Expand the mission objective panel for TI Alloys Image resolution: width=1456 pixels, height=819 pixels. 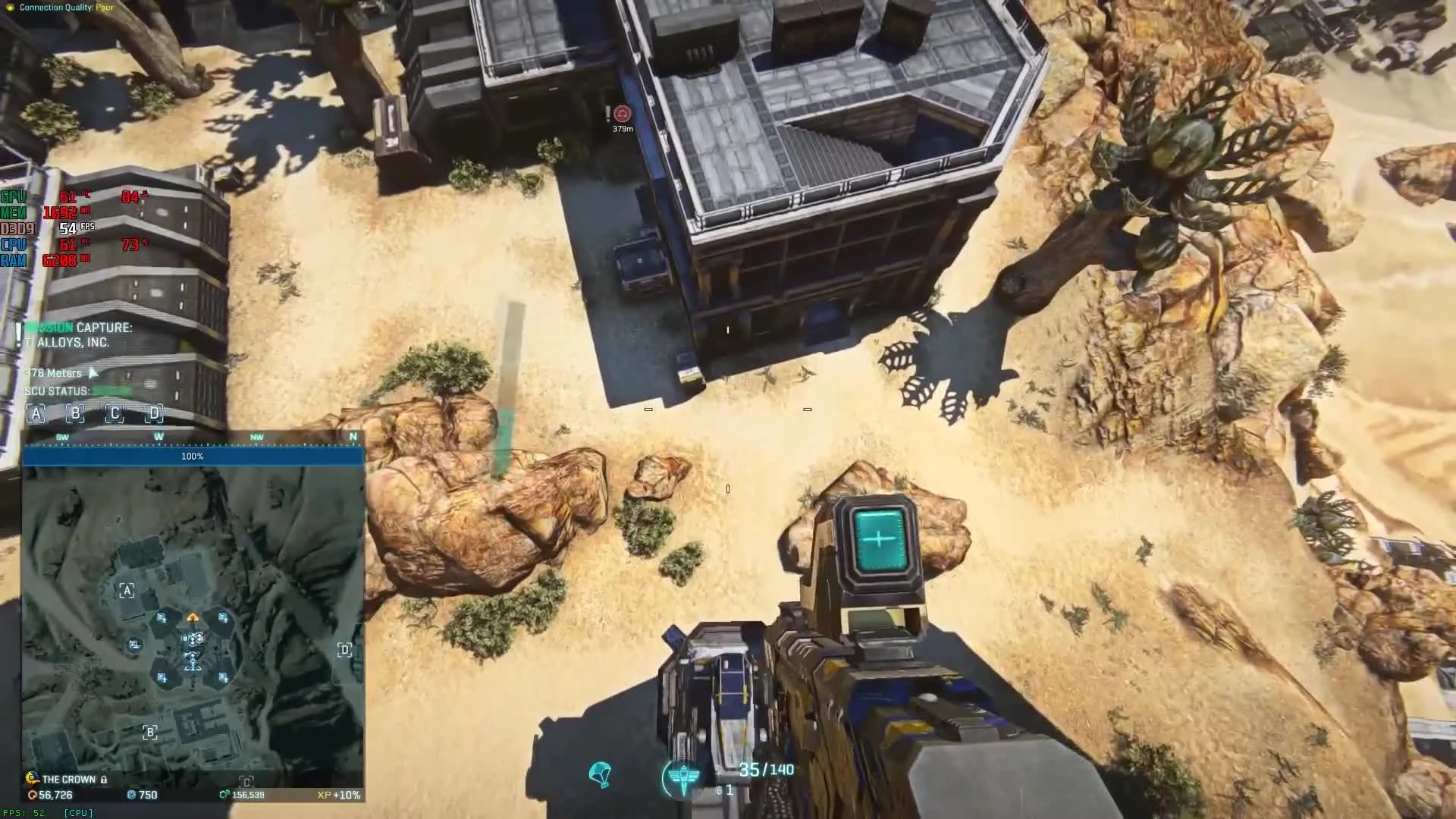76,335
